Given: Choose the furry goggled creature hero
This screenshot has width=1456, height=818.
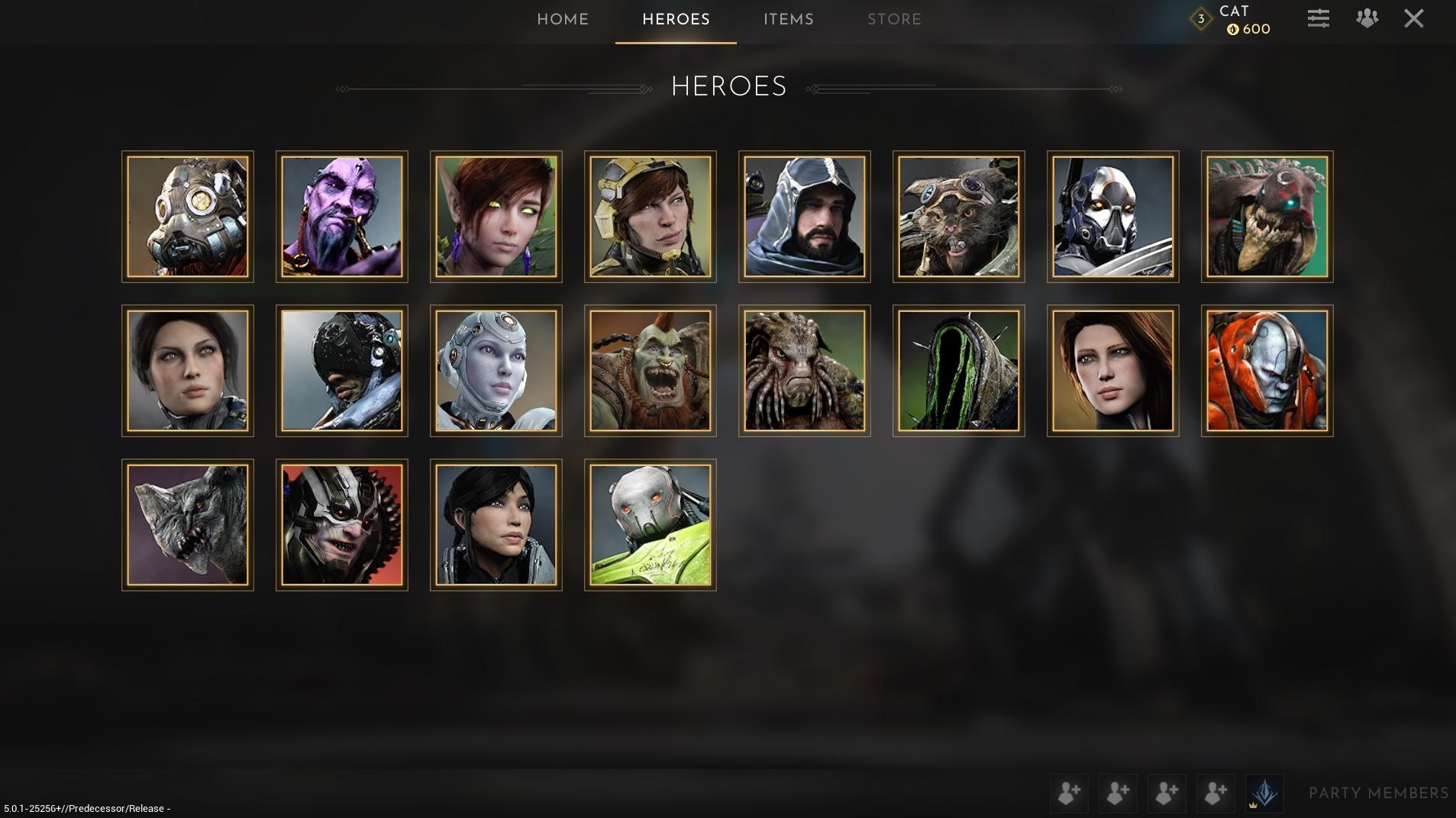Looking at the screenshot, I should (959, 217).
